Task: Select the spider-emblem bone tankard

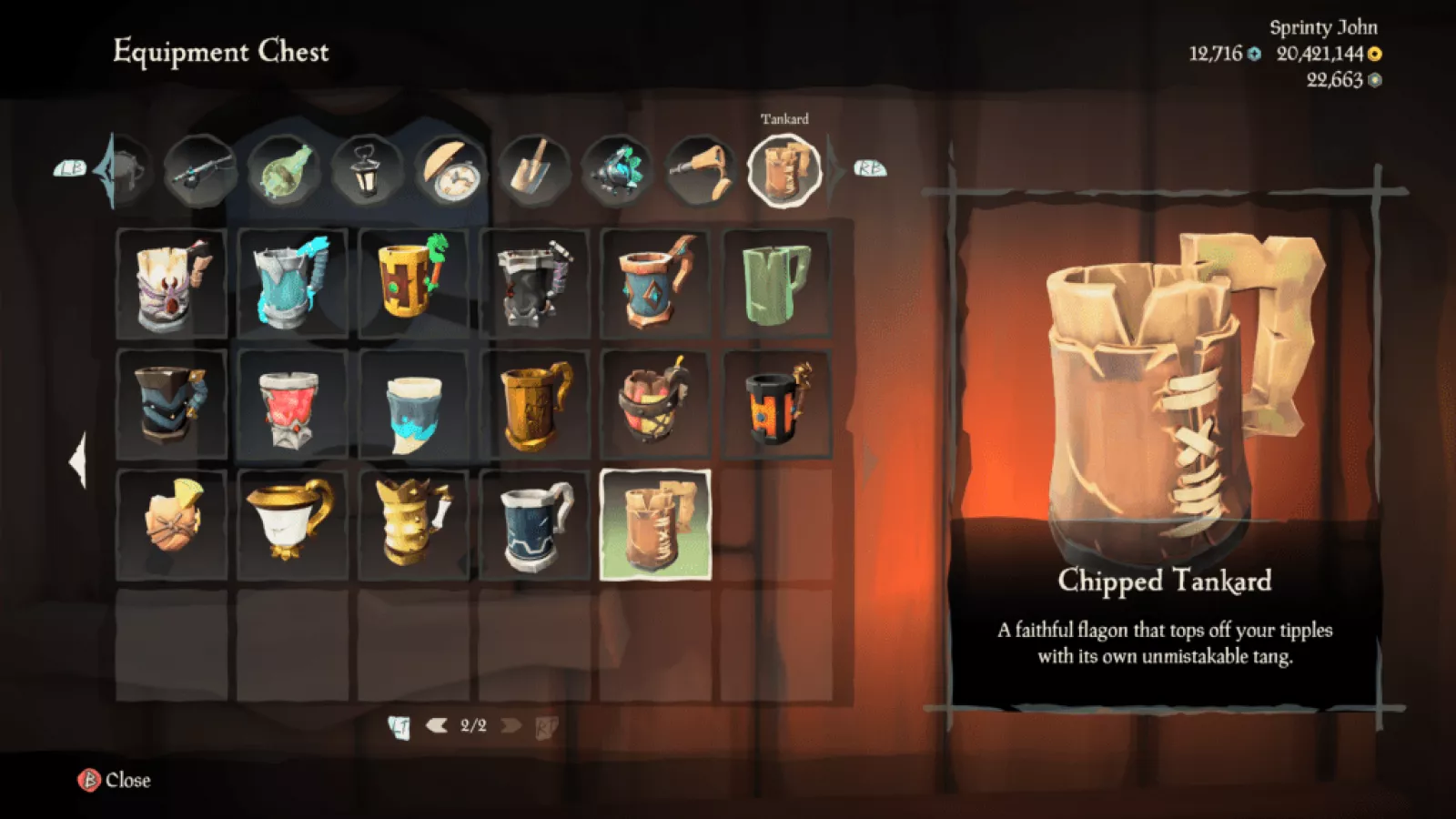Action: tap(172, 283)
